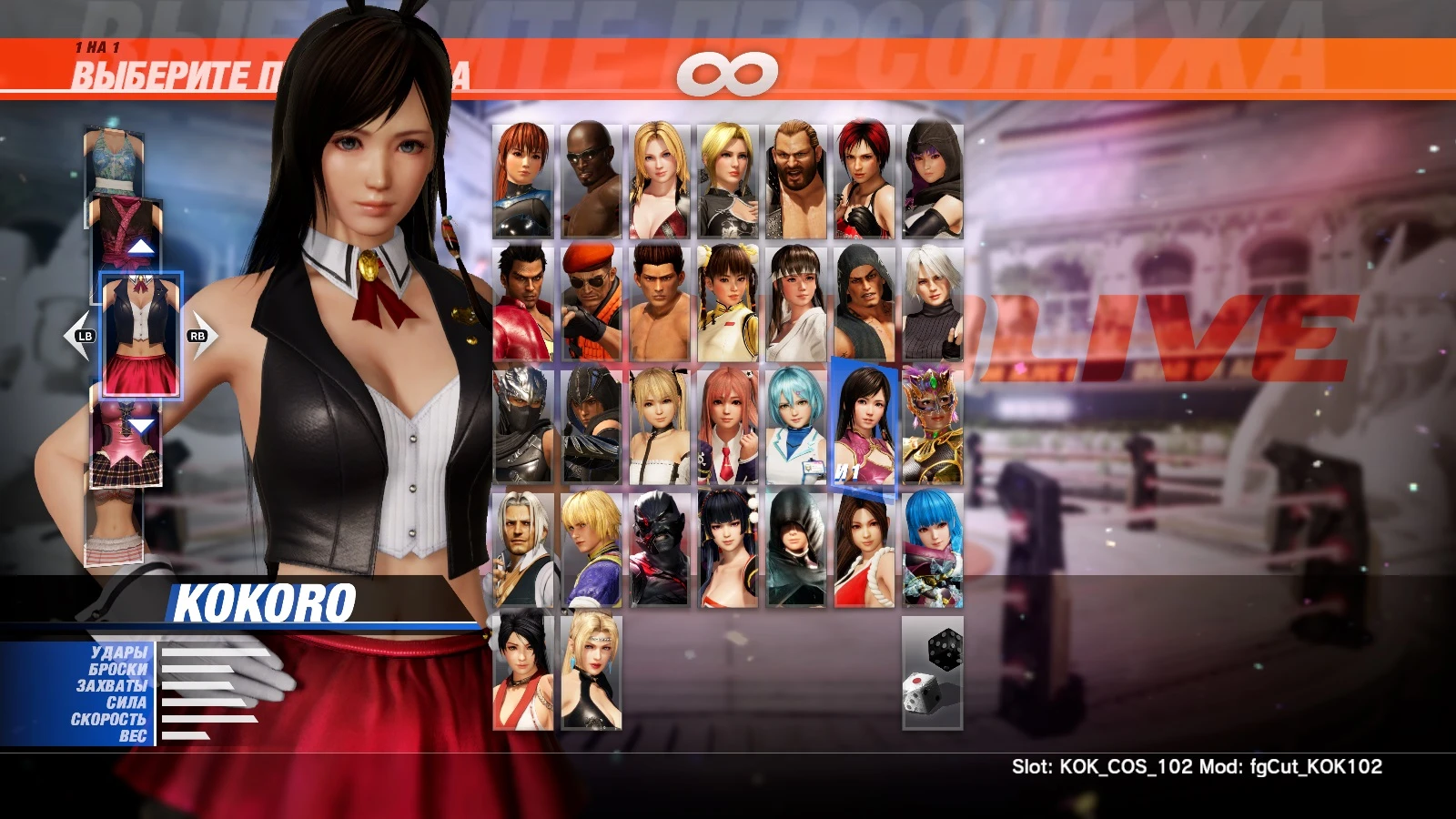1456x819 pixels.
Task: Select Kula's blue-haired portrait at far right
Action: (933, 546)
